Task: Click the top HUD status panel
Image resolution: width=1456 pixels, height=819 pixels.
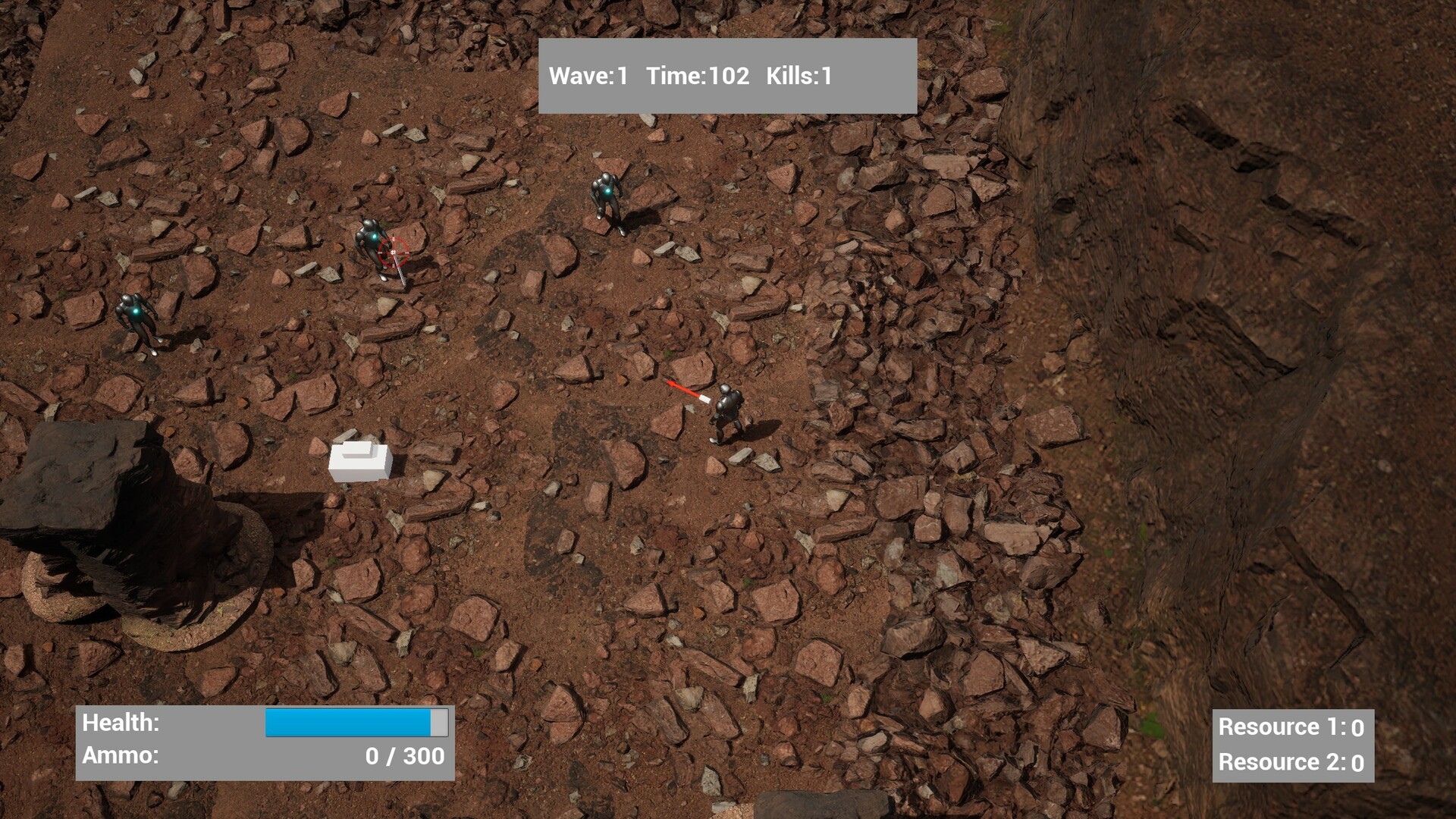Action: pyautogui.click(x=726, y=75)
